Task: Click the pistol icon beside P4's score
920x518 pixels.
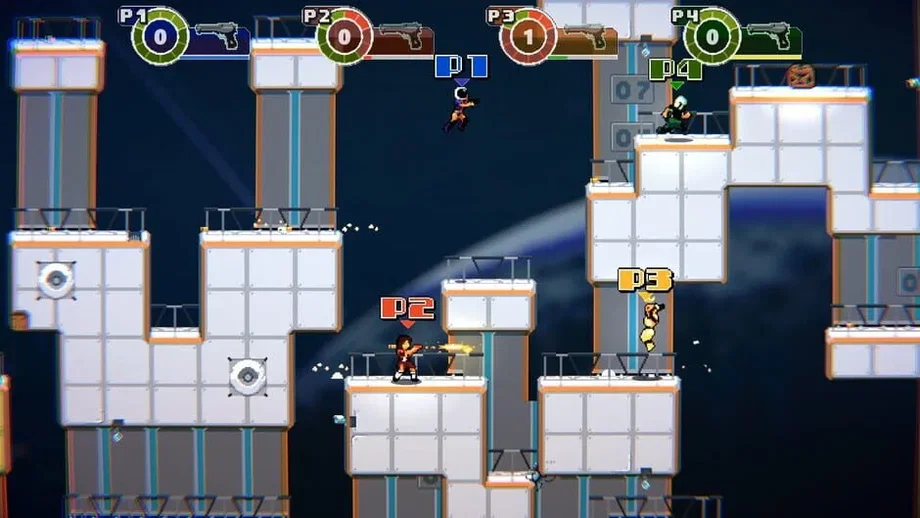Action: click(x=768, y=36)
